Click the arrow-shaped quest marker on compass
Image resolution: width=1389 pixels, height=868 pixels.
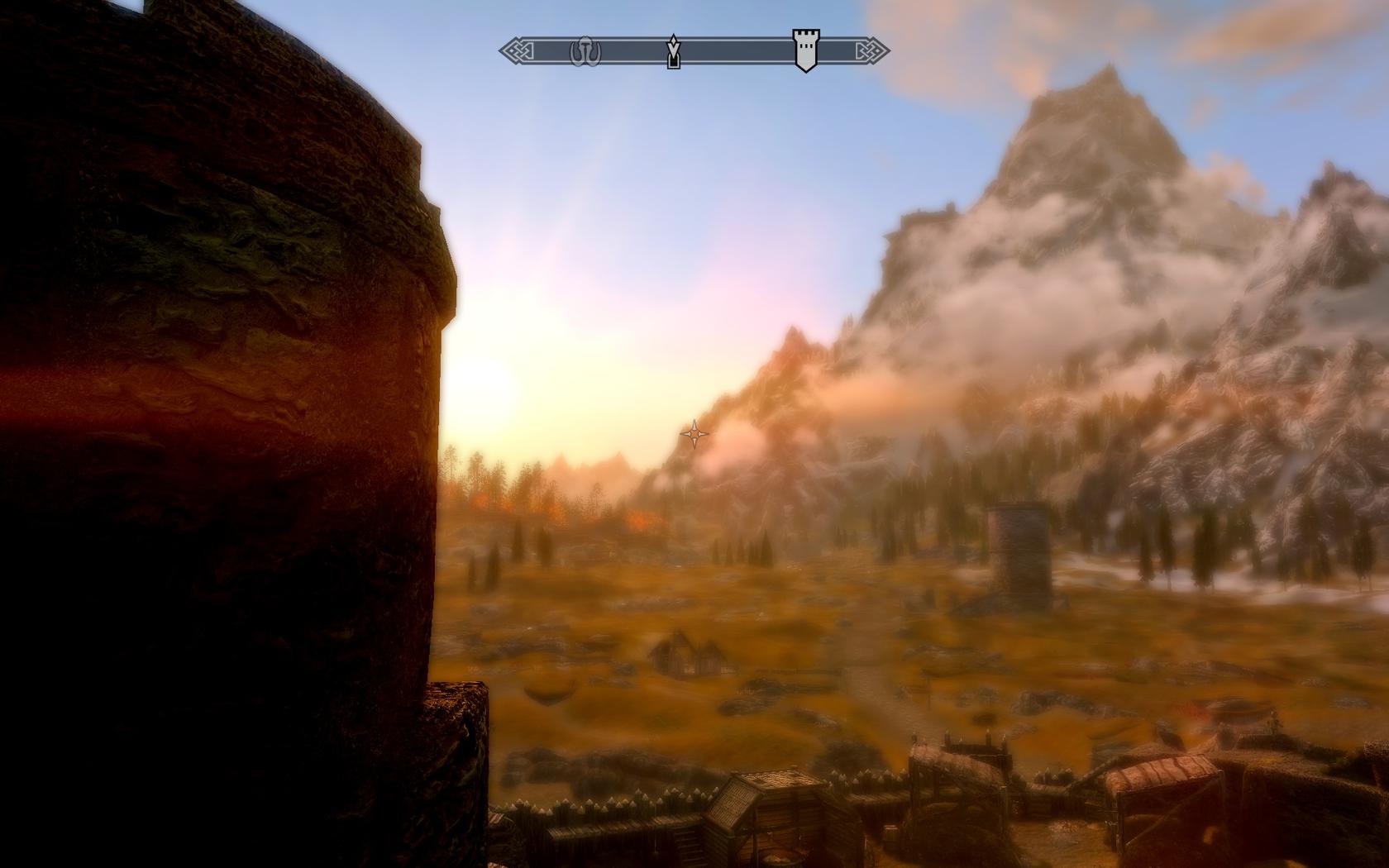click(674, 51)
